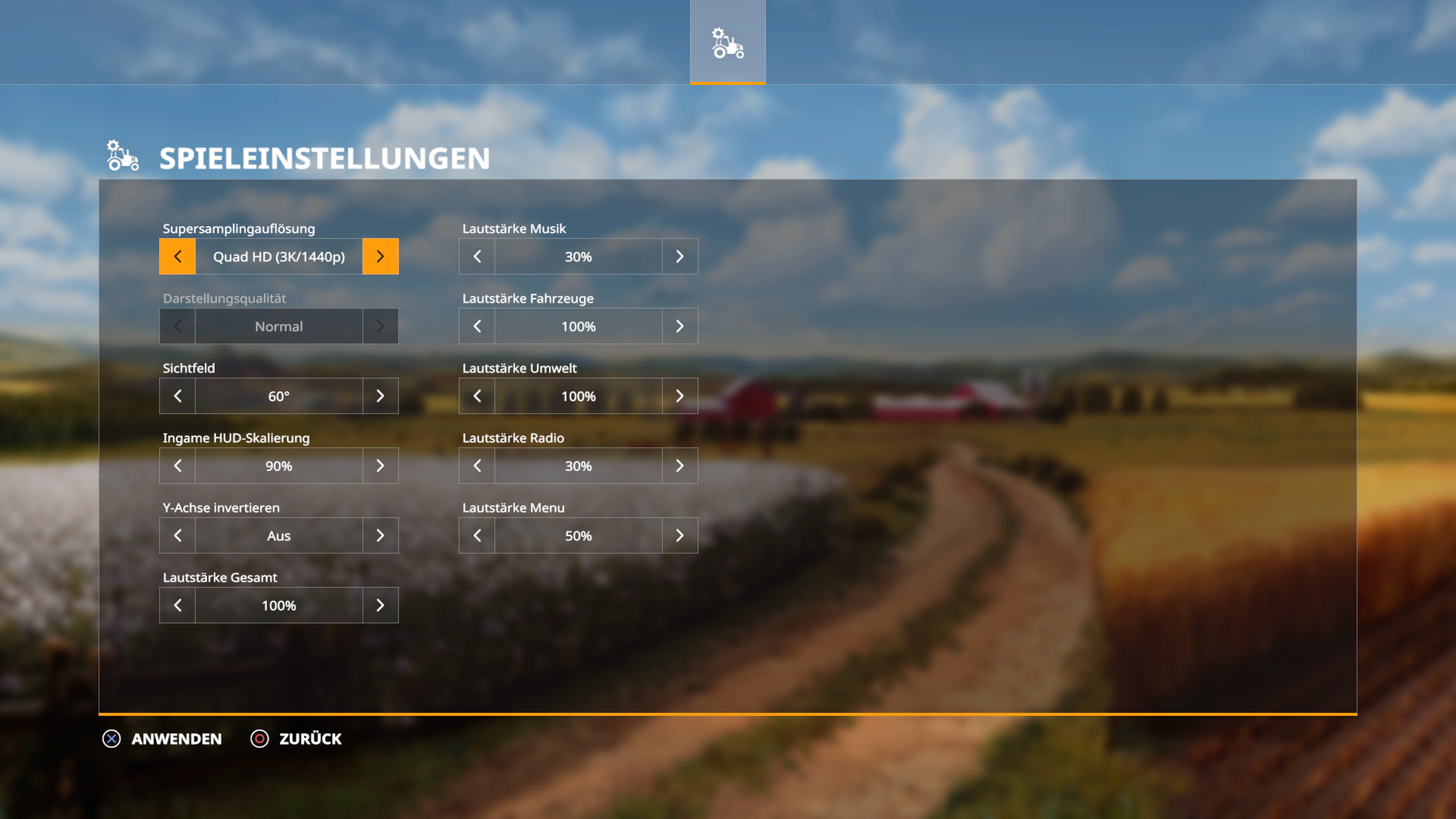1456x819 pixels.
Task: Open the game settings tractor tab
Action: [728, 42]
